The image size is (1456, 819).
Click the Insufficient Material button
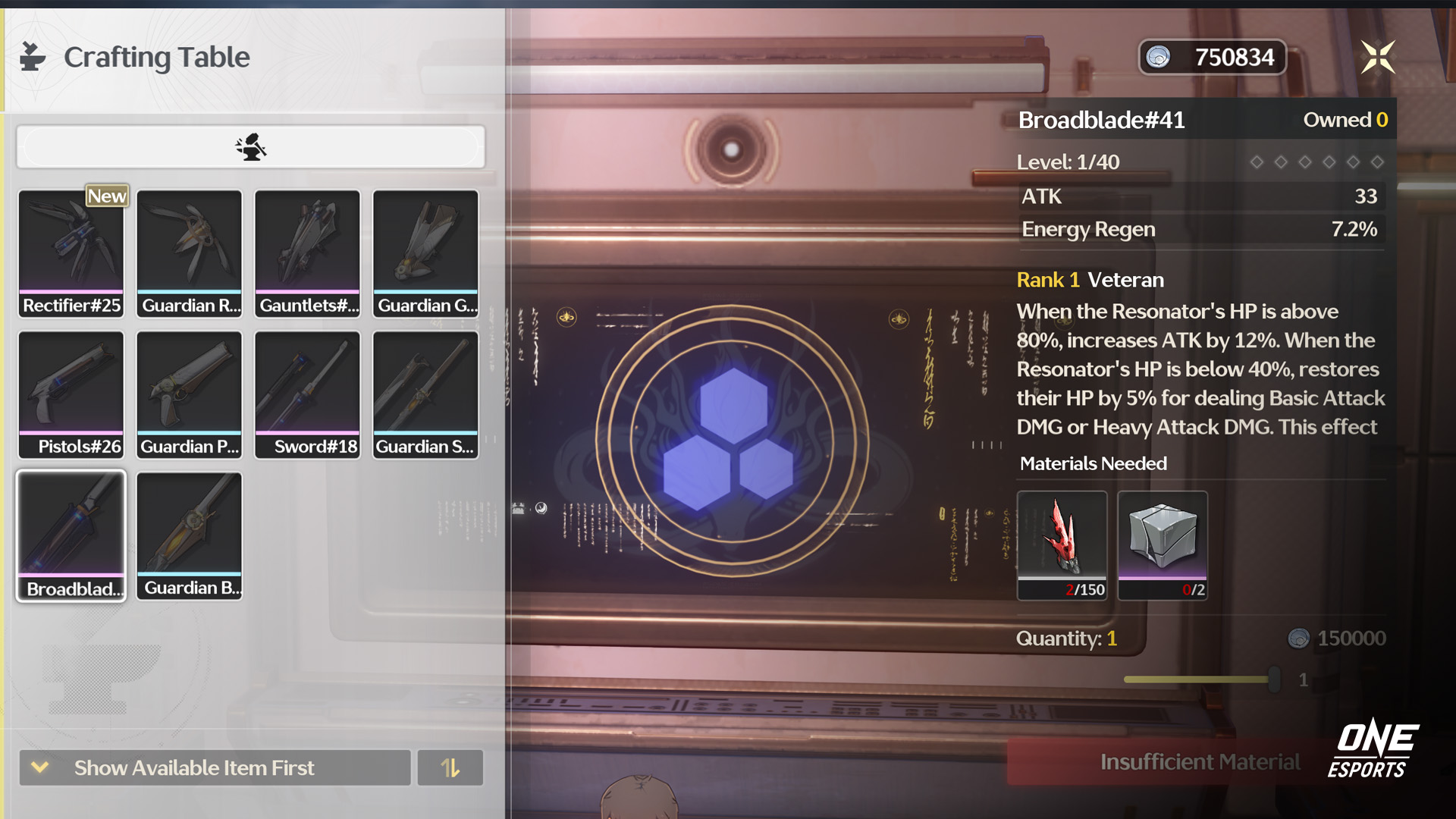[1199, 762]
